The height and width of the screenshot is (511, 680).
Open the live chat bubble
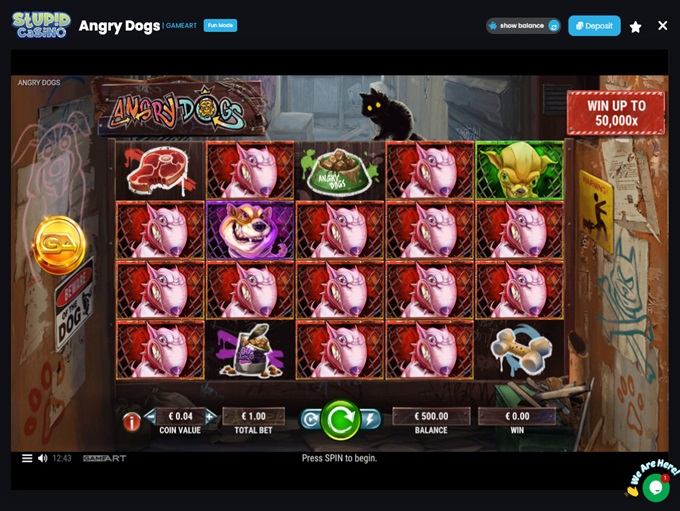tap(656, 487)
